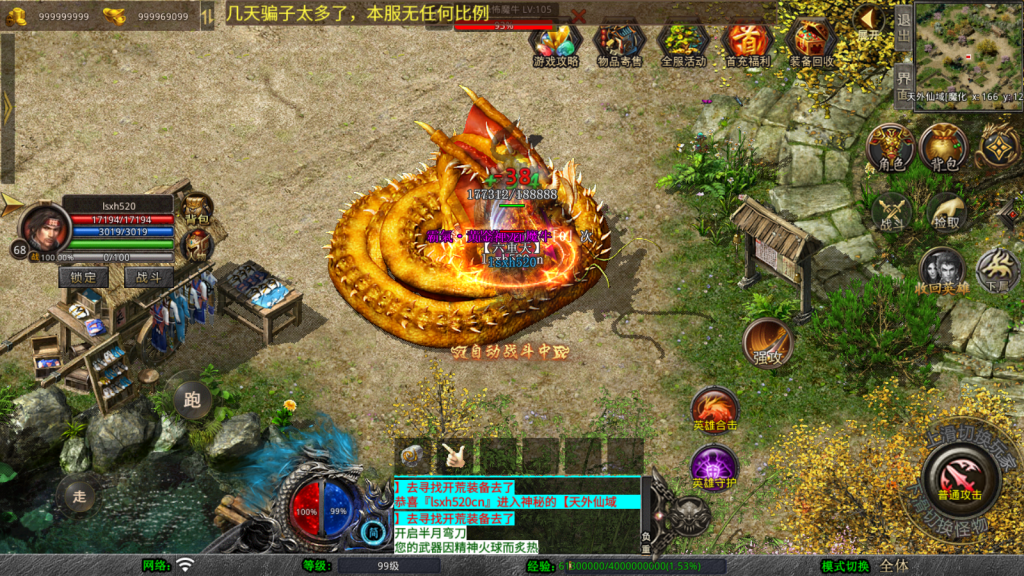Open the 游戏攻略 game guide icon
Viewport: 1024px width, 576px height.
pyautogui.click(x=555, y=42)
